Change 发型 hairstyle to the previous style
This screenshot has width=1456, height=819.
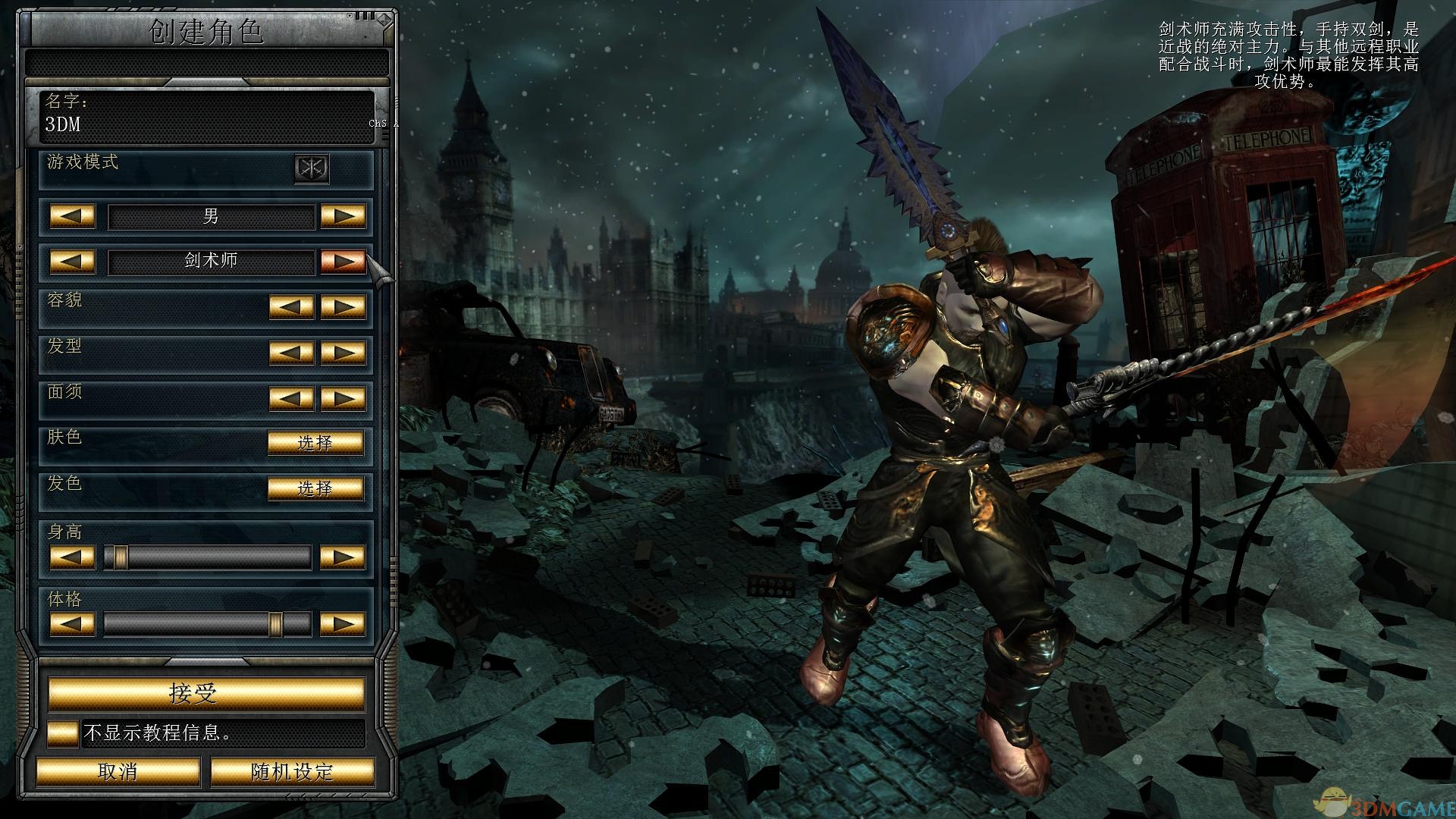(x=291, y=353)
